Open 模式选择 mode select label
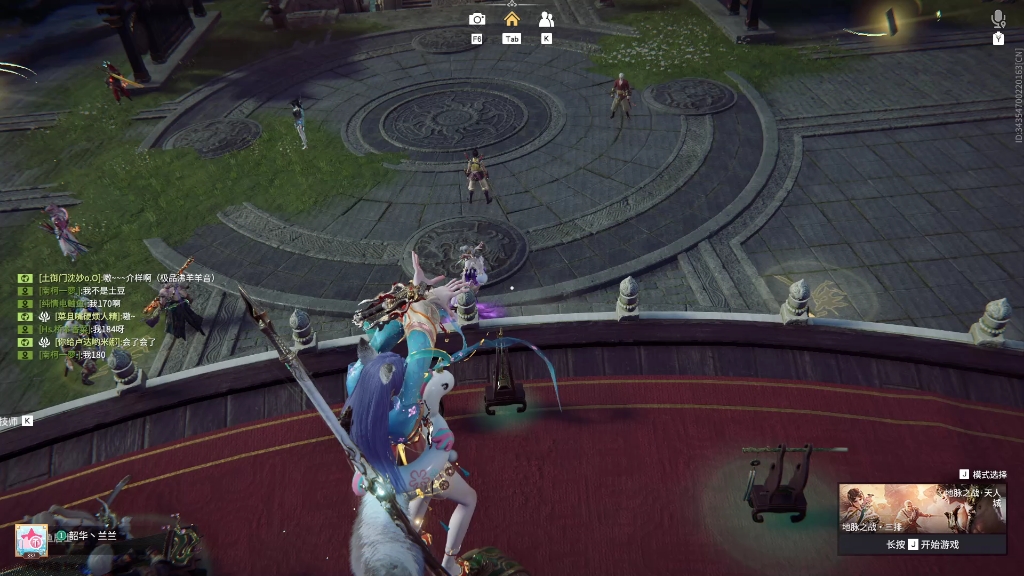This screenshot has height=576, width=1024. click(982, 474)
